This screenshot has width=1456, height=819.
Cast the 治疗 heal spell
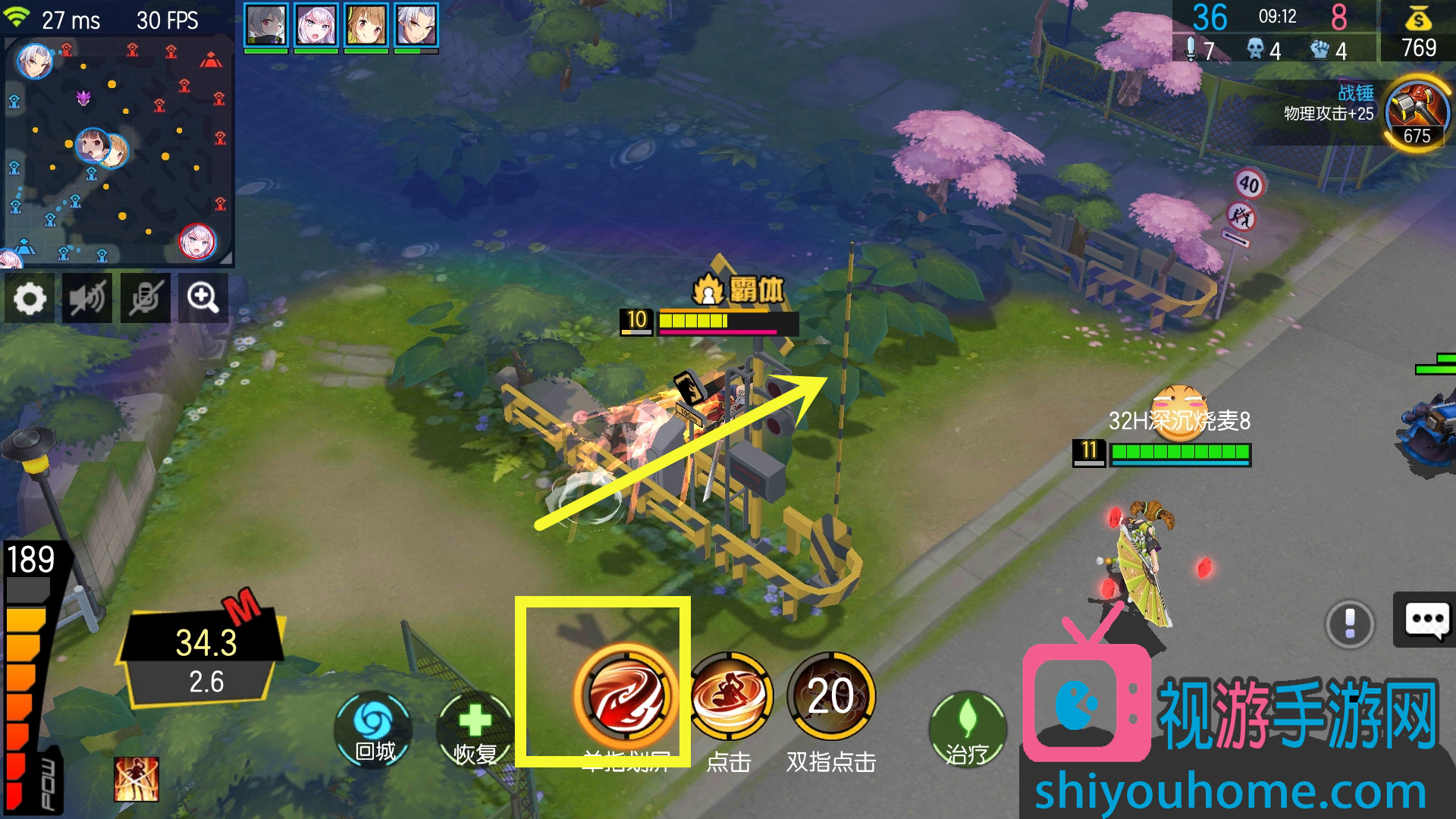(x=967, y=728)
